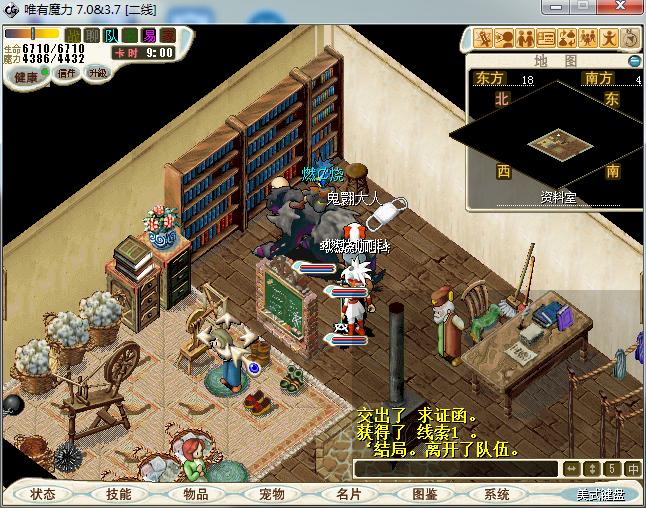
Task: Toggle the 易 trade switch
Action: (149, 35)
